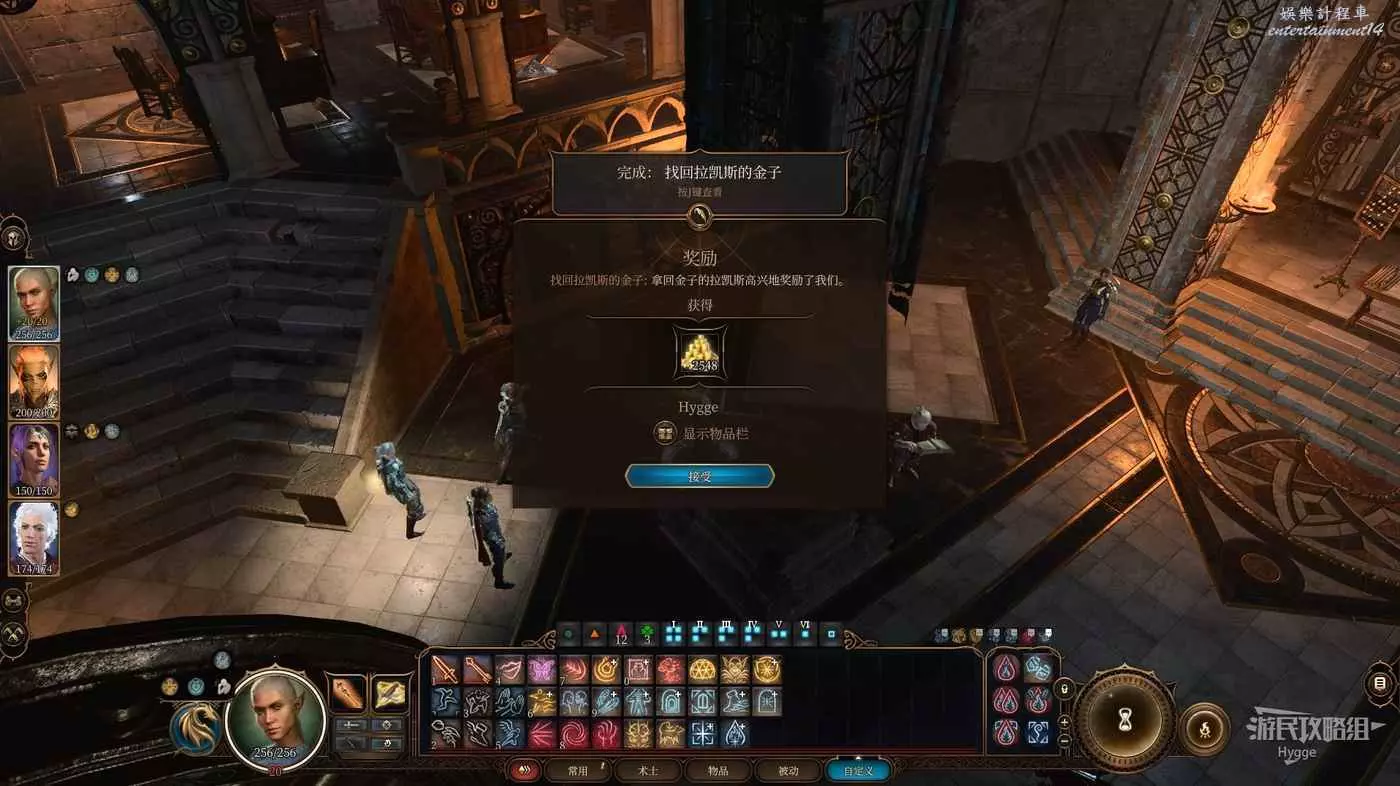The image size is (1400, 786).
Task: Show the 被动 passives tab
Action: [x=788, y=771]
